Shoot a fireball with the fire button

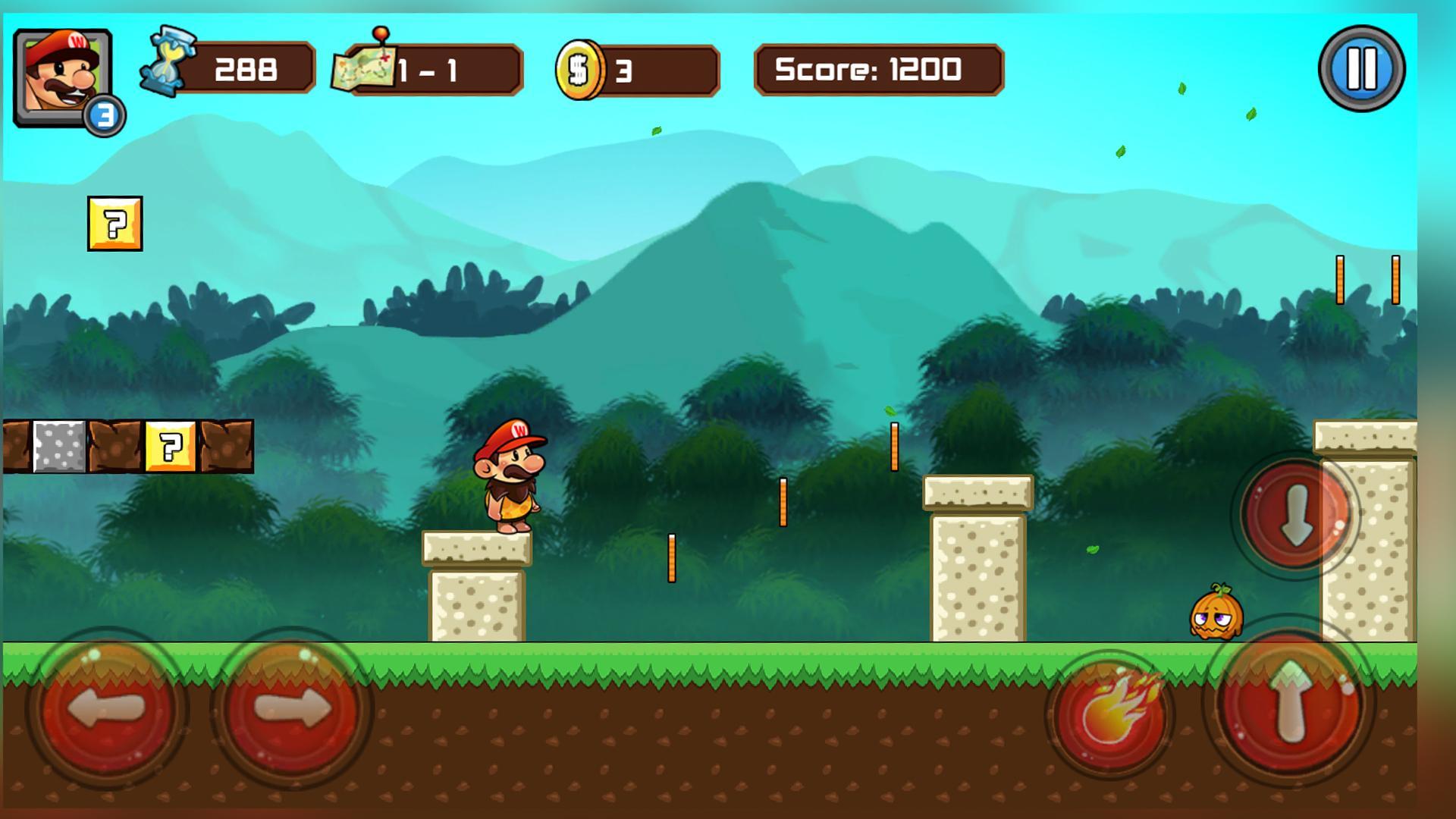(x=1112, y=714)
